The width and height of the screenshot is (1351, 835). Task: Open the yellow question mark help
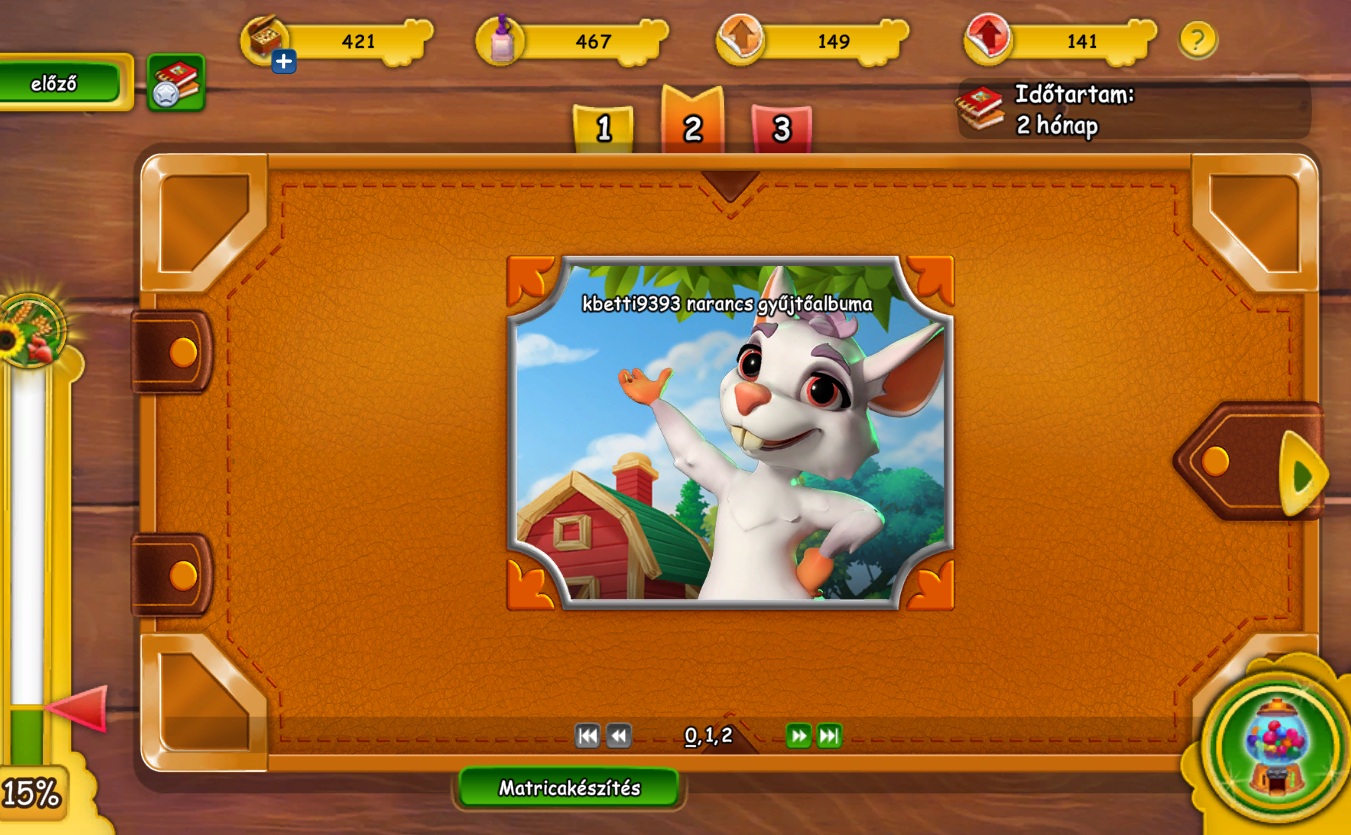pos(1197,40)
